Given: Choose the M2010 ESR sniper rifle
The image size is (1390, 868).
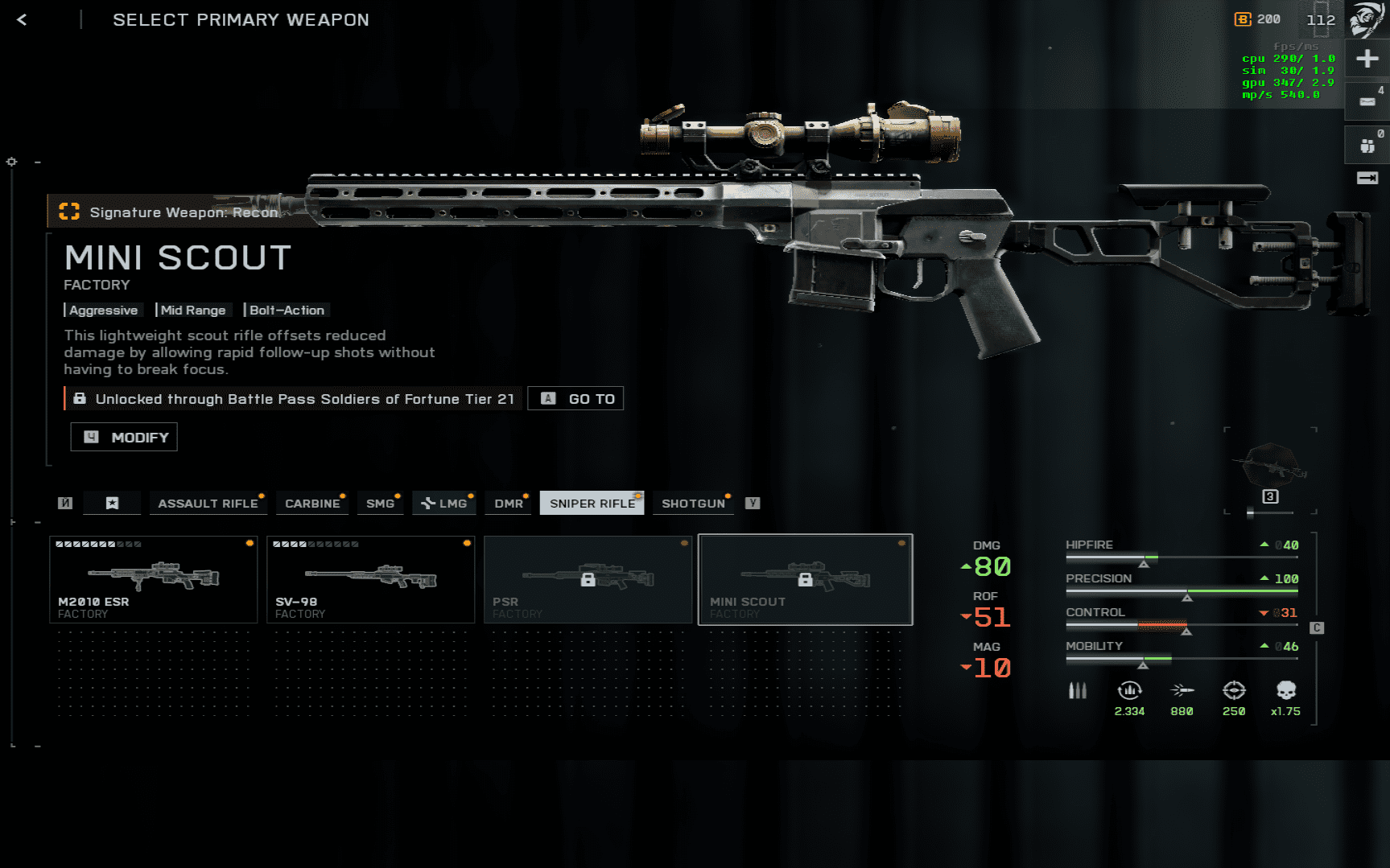Looking at the screenshot, I should coord(153,579).
